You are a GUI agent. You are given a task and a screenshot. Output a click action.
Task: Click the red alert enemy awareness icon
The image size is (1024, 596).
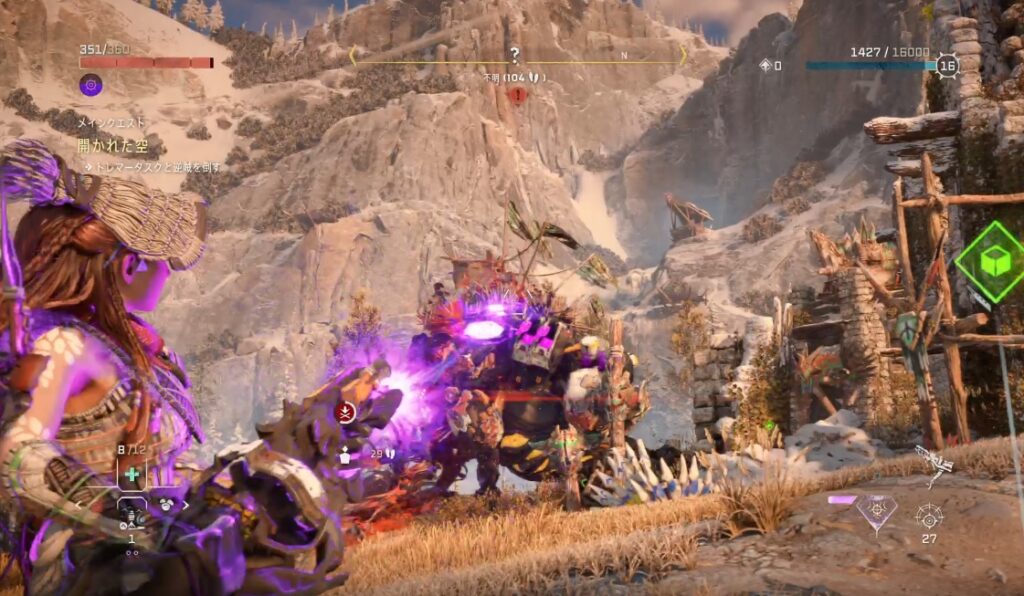point(517,95)
